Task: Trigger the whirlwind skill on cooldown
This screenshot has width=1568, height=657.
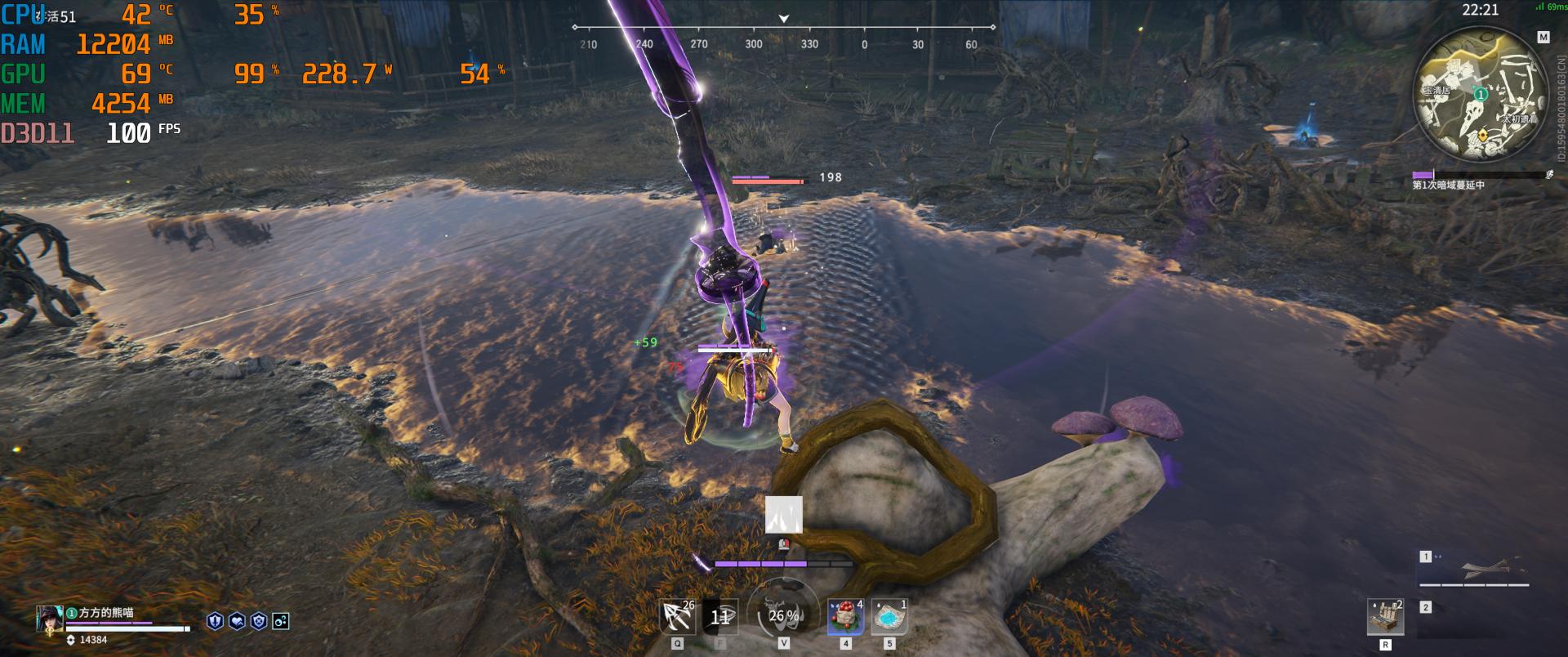Action: coord(720,617)
